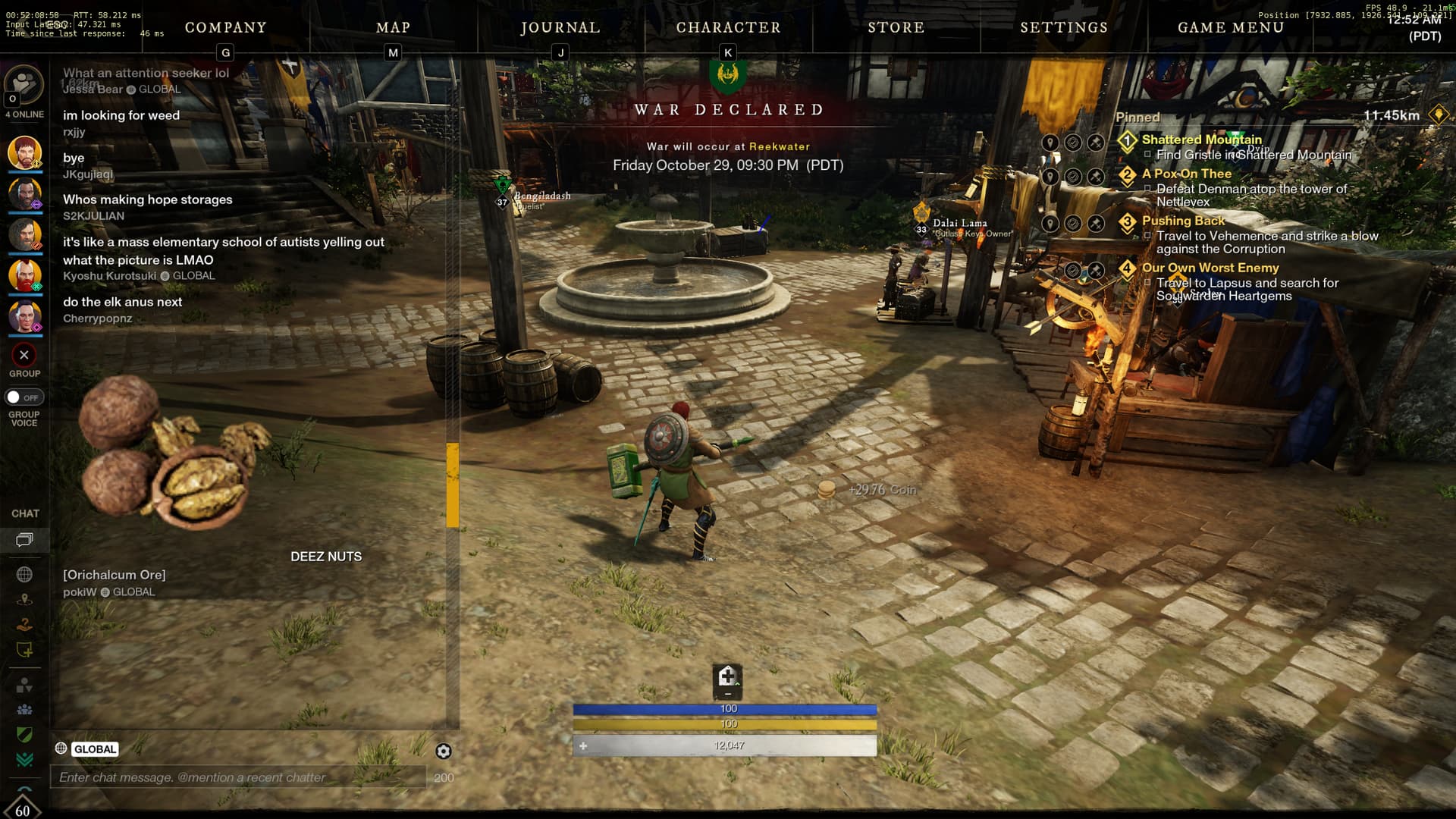Screen dimensions: 1456x819
Task: Select the Our Own Worst Enemy quest
Action: pos(1210,268)
